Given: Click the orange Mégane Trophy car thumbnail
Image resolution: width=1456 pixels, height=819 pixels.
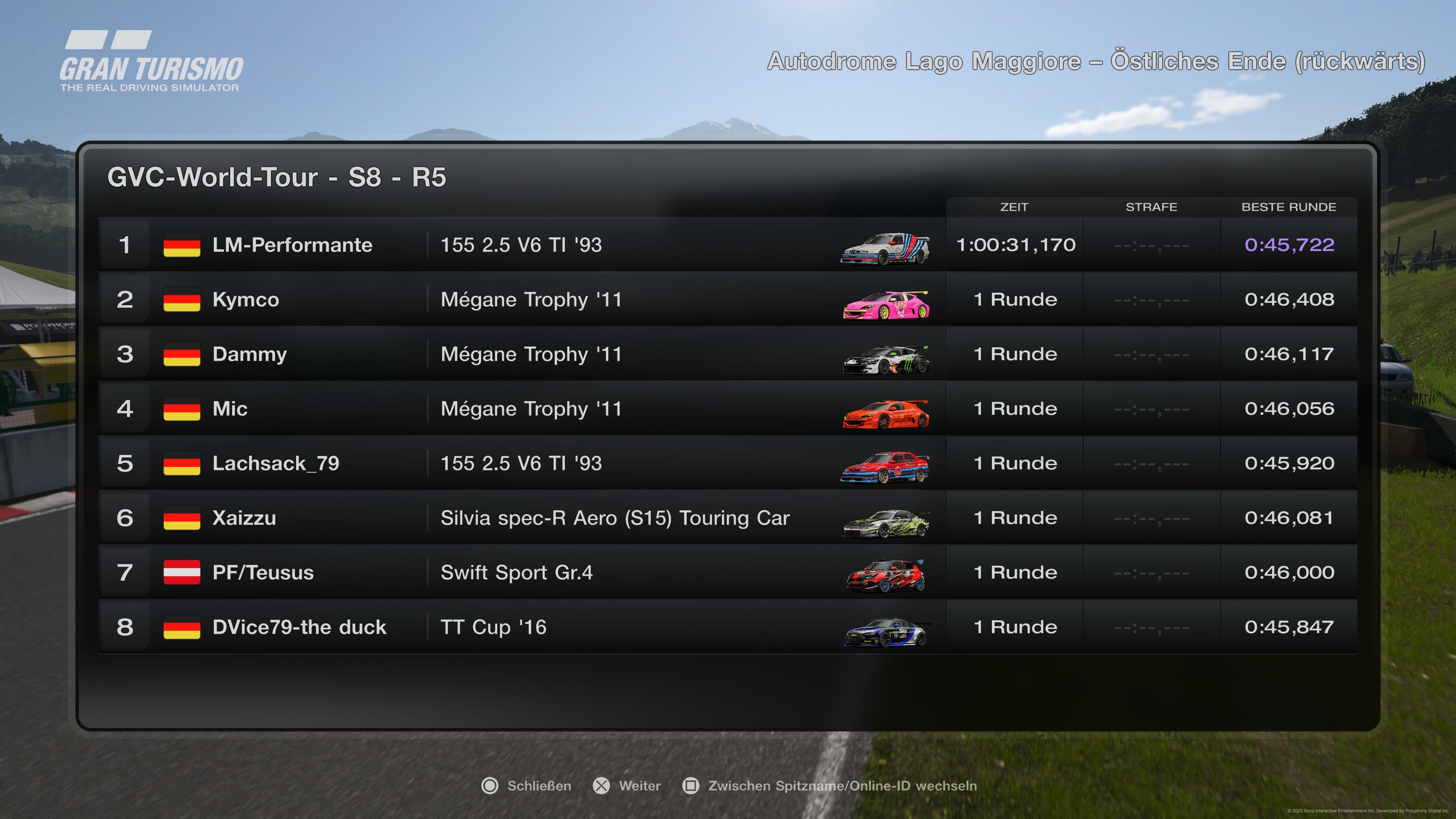Looking at the screenshot, I should [x=886, y=414].
